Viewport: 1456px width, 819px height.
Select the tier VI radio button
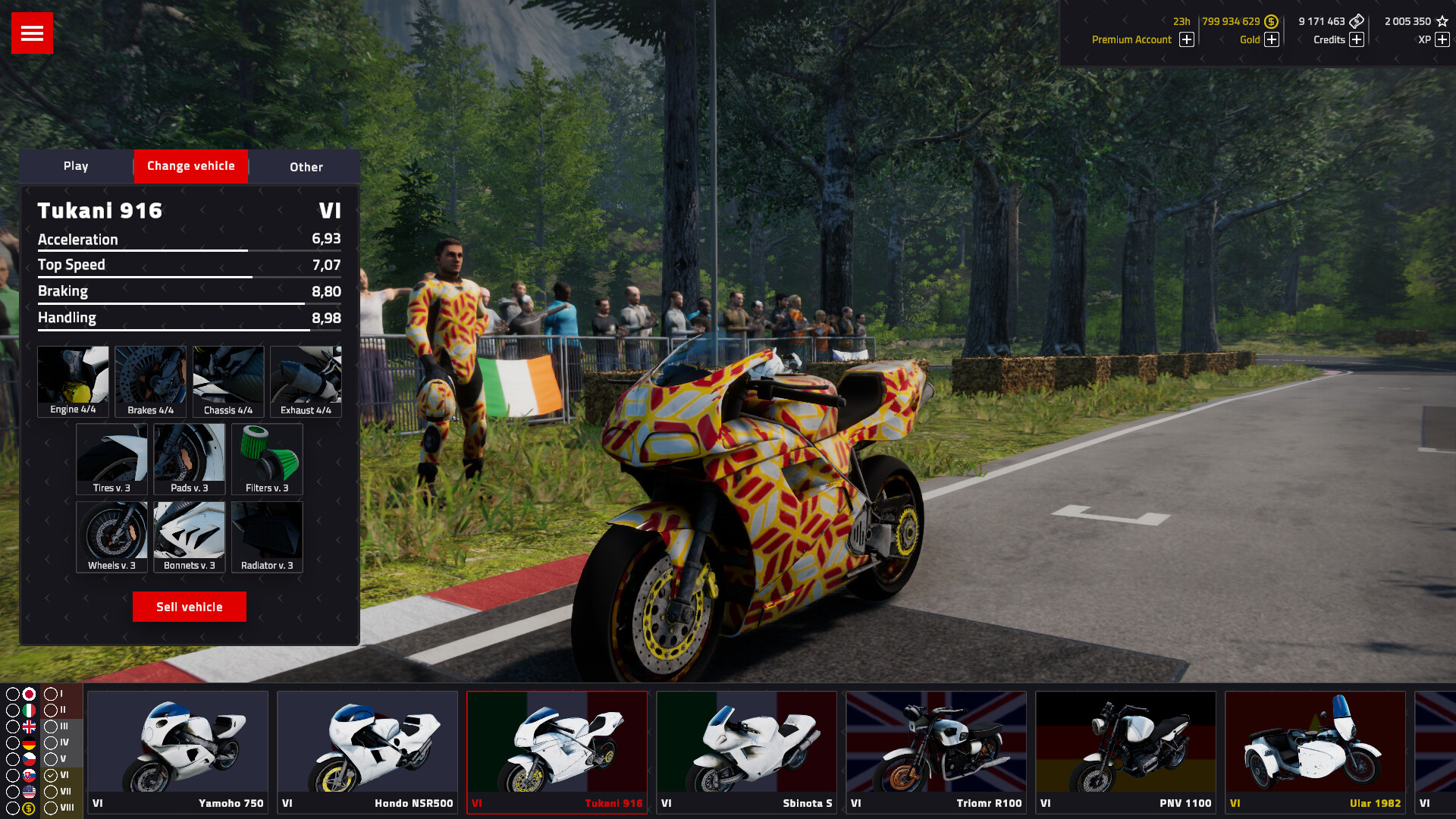click(x=51, y=775)
